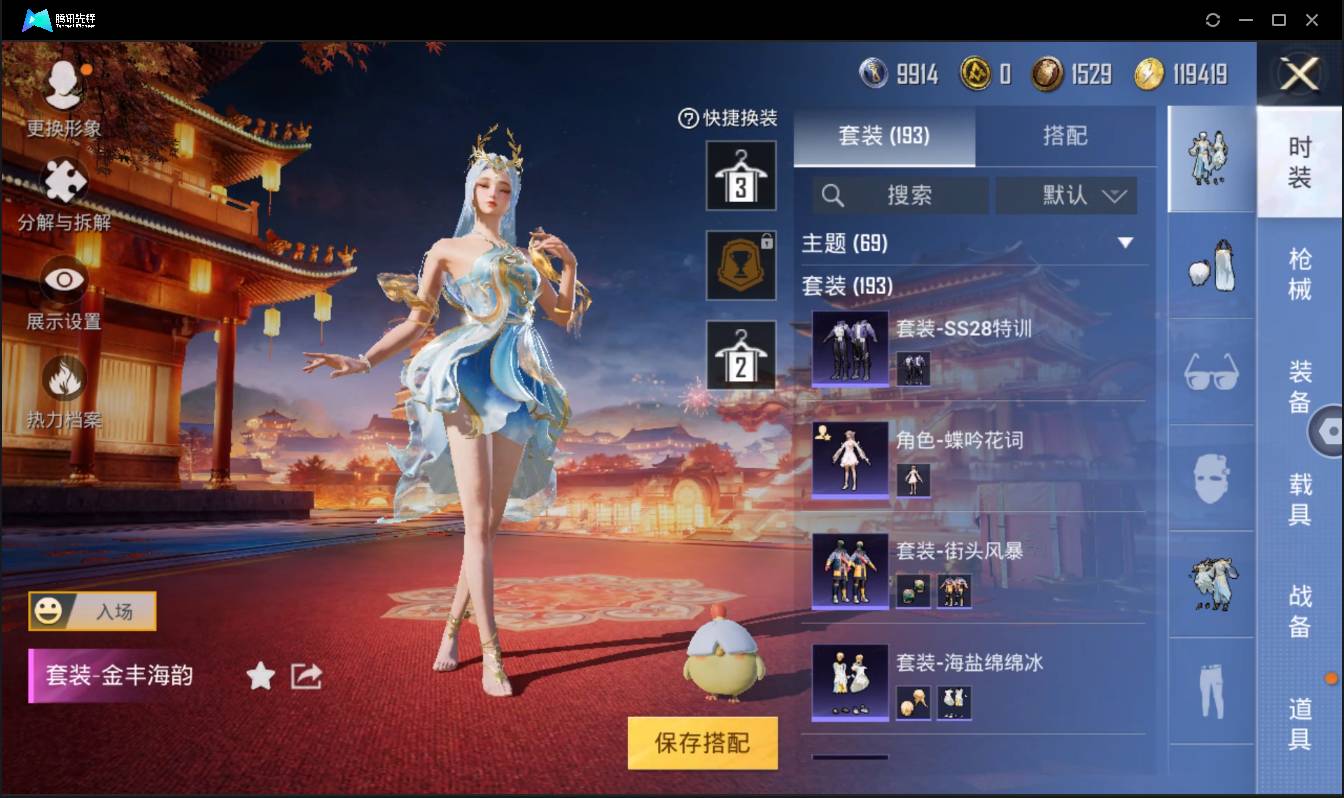The image size is (1344, 798).
Task: Open the 默认 sorting dropdown
Action: click(1066, 196)
